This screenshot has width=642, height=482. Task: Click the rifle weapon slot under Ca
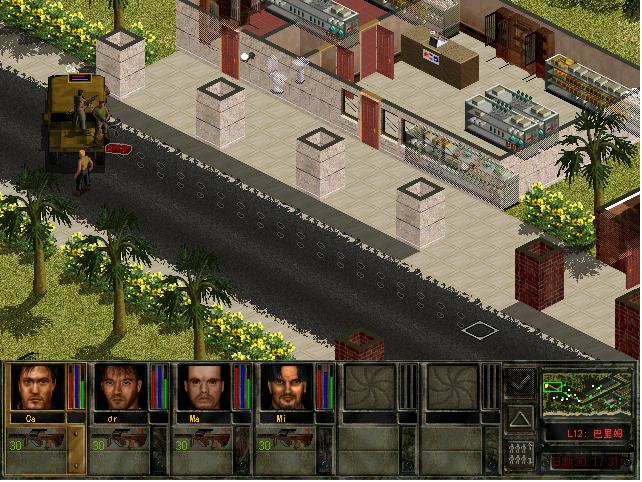45,439
